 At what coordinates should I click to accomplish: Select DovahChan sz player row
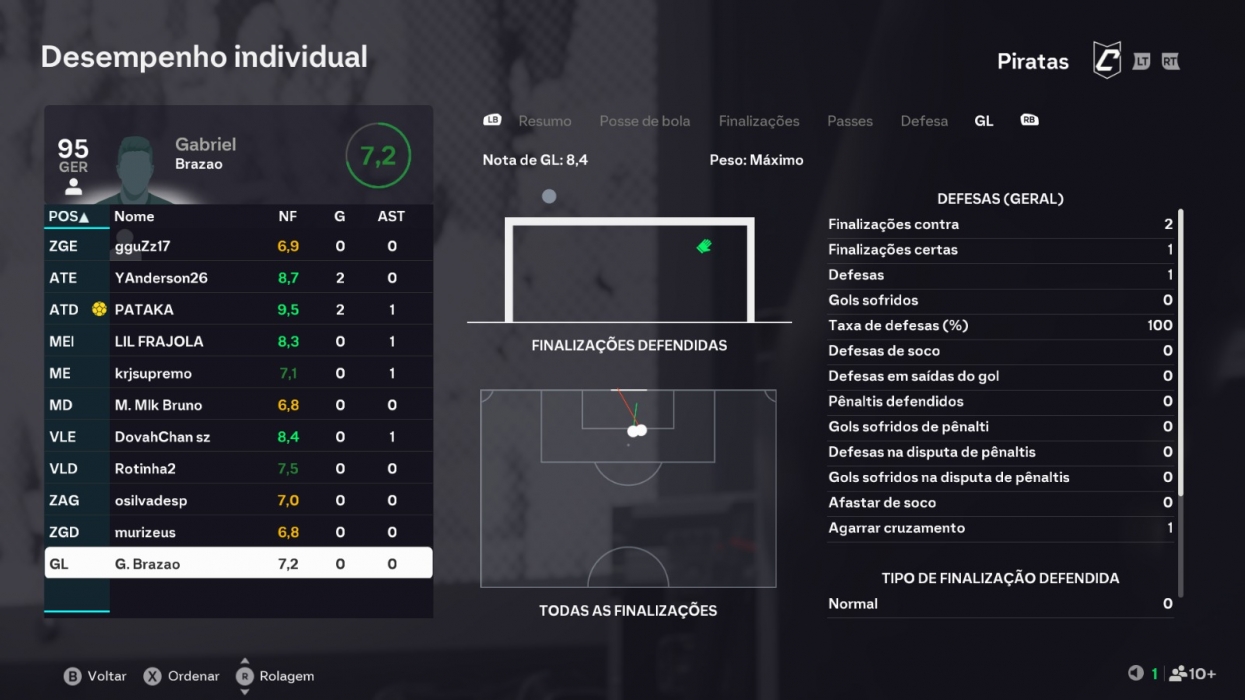(238, 437)
